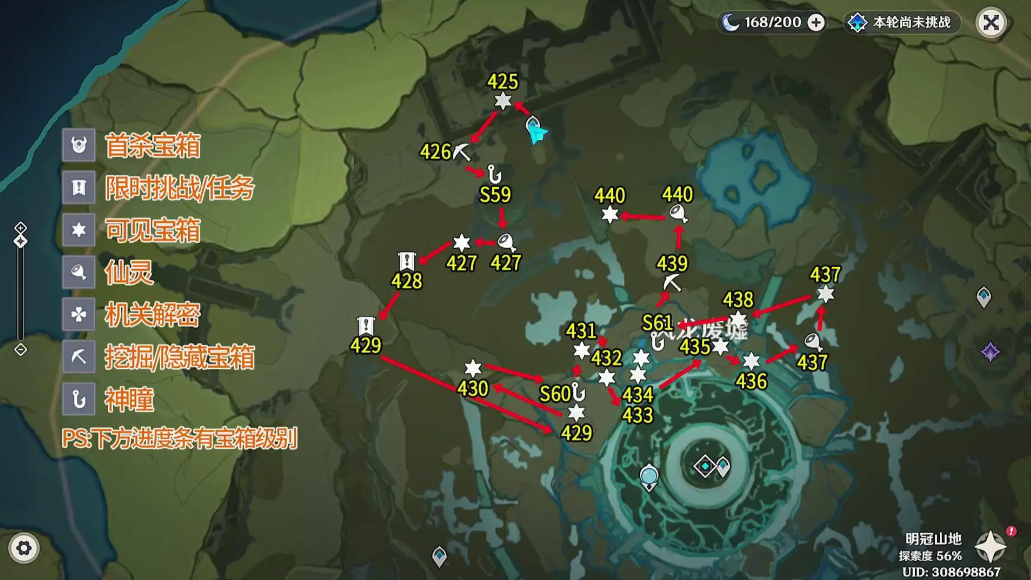
Task: Select the purple domain marker on the map
Action: [x=991, y=351]
